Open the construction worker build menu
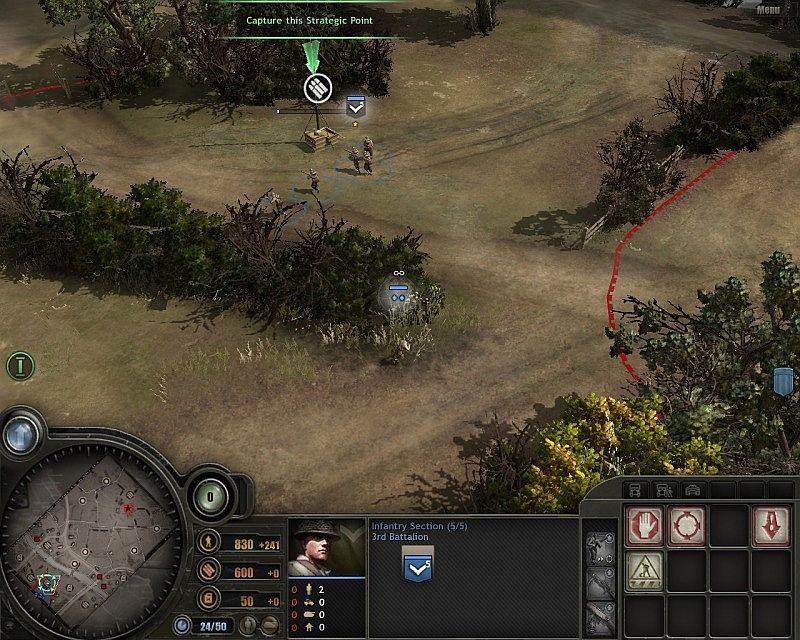Image resolution: width=800 pixels, height=640 pixels. [x=645, y=570]
